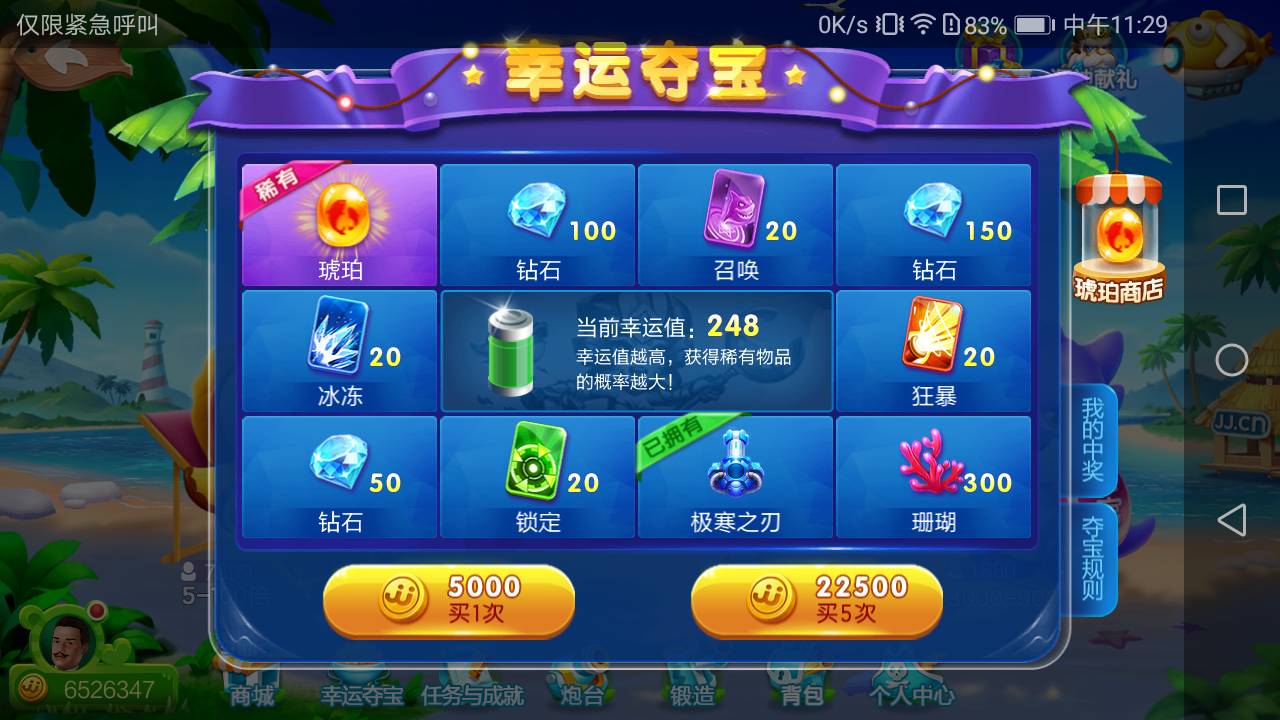Select the rare 琥珀 (Amber) prize item
Image resolution: width=1280 pixels, height=720 pixels.
[x=339, y=222]
